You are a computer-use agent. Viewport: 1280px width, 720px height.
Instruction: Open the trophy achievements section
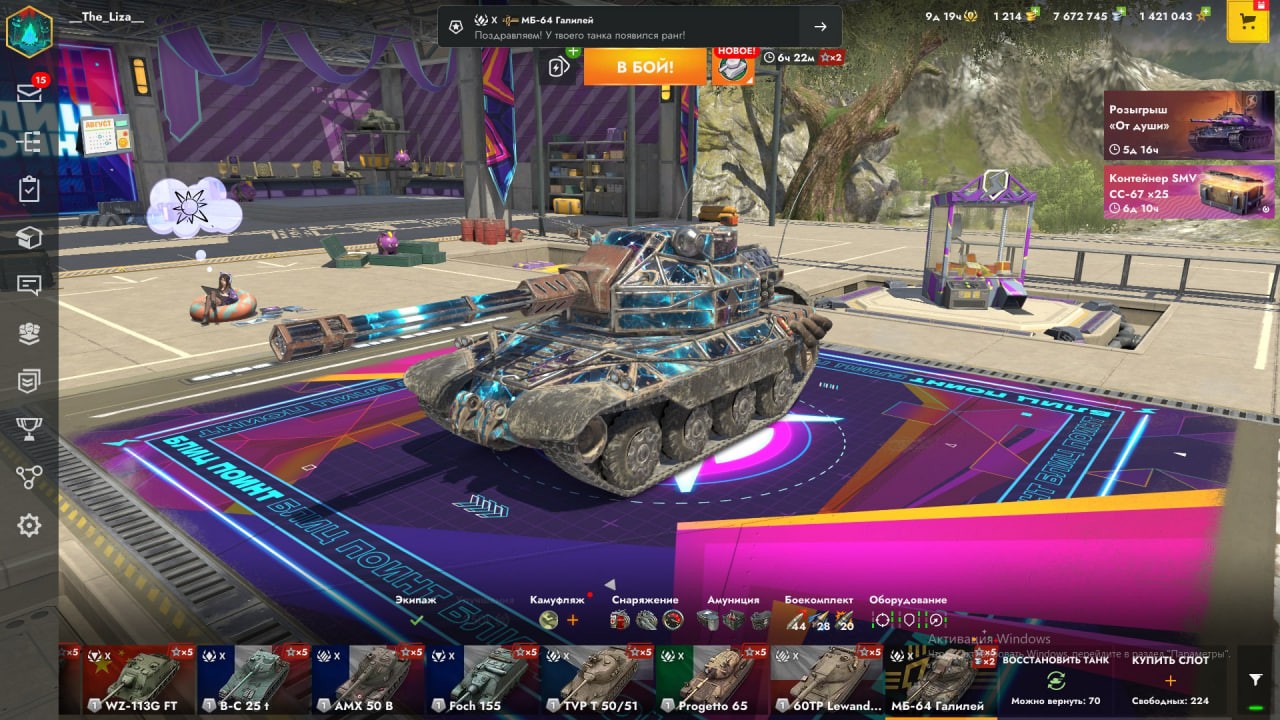29,429
